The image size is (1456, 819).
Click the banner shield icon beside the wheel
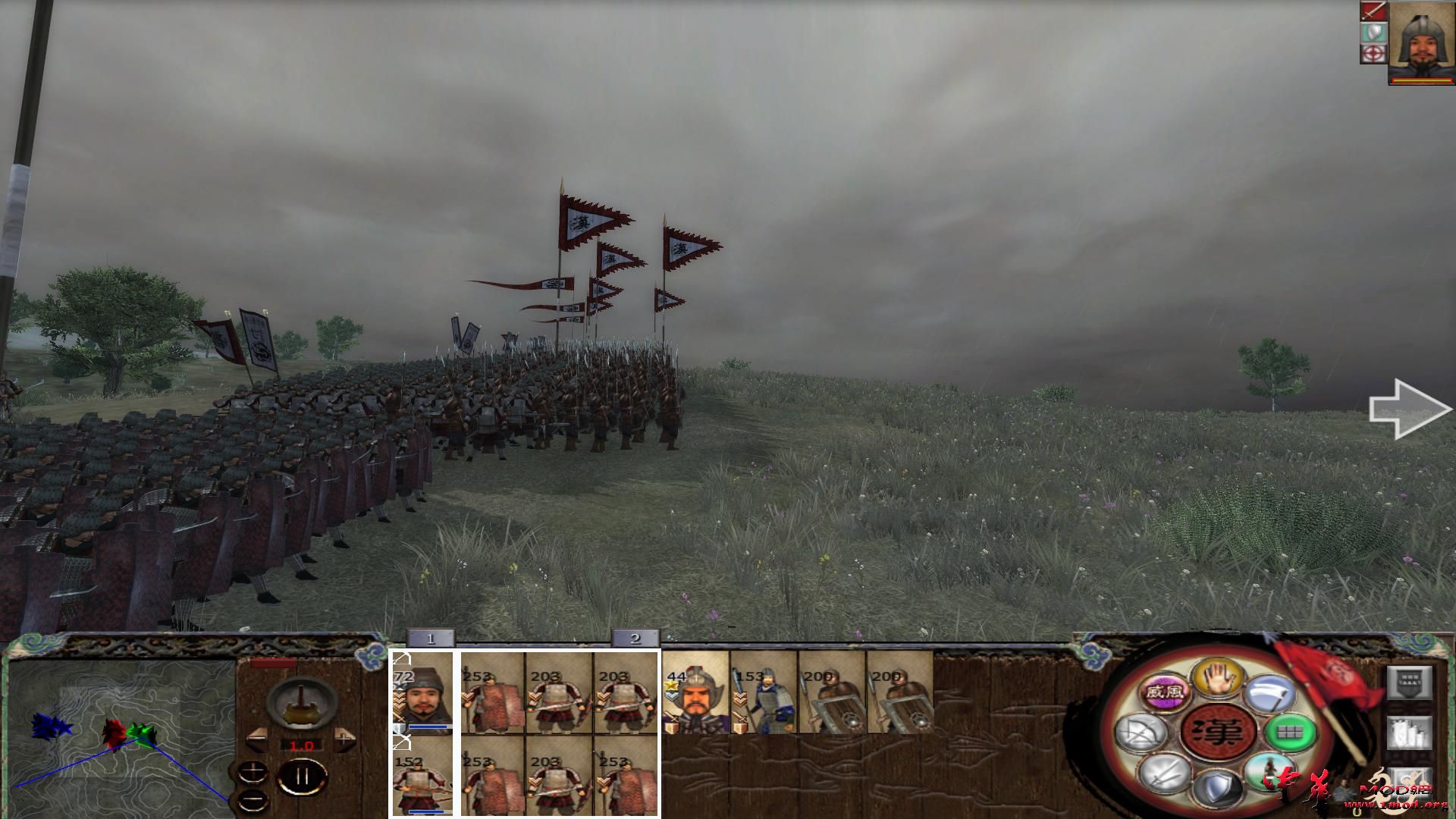tap(1410, 684)
